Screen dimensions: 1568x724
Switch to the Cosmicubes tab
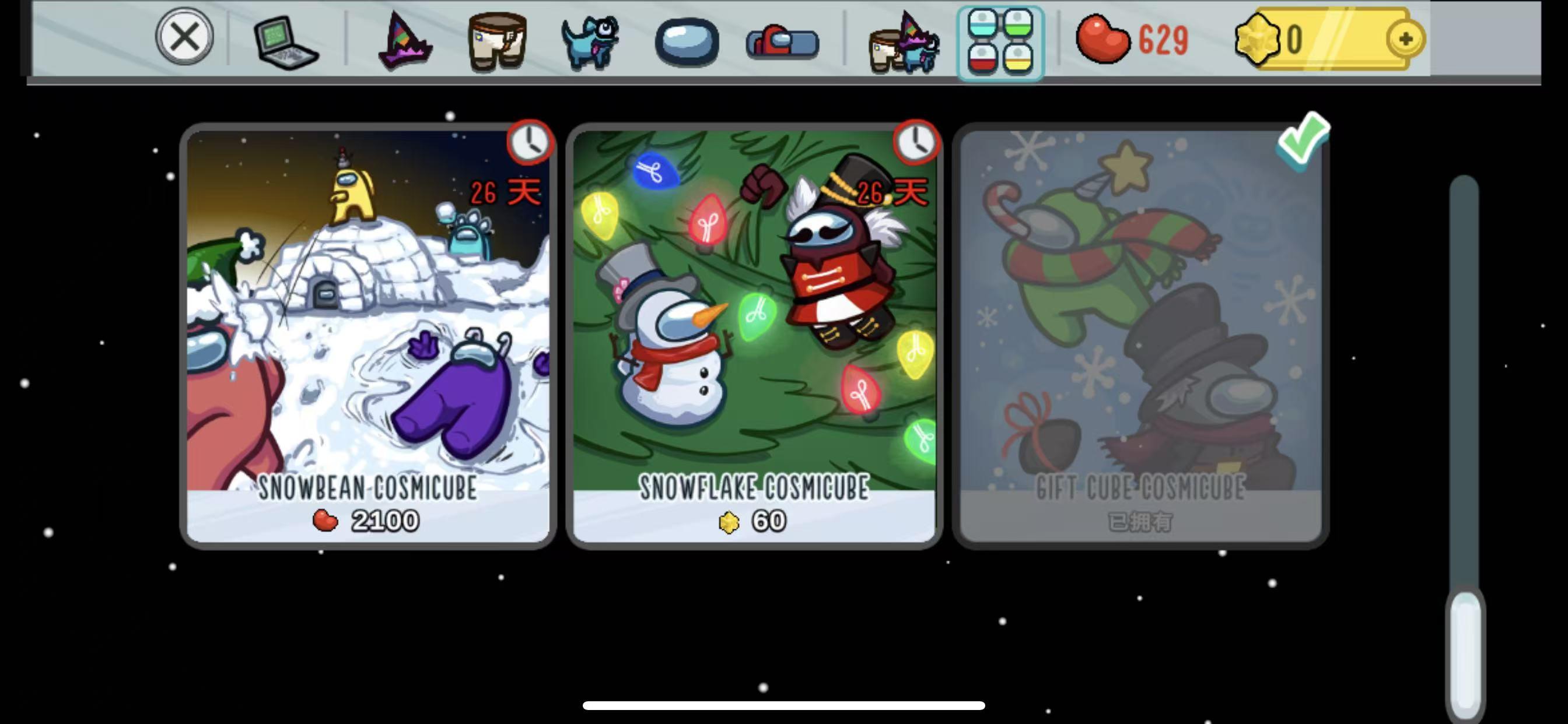tap(1002, 41)
